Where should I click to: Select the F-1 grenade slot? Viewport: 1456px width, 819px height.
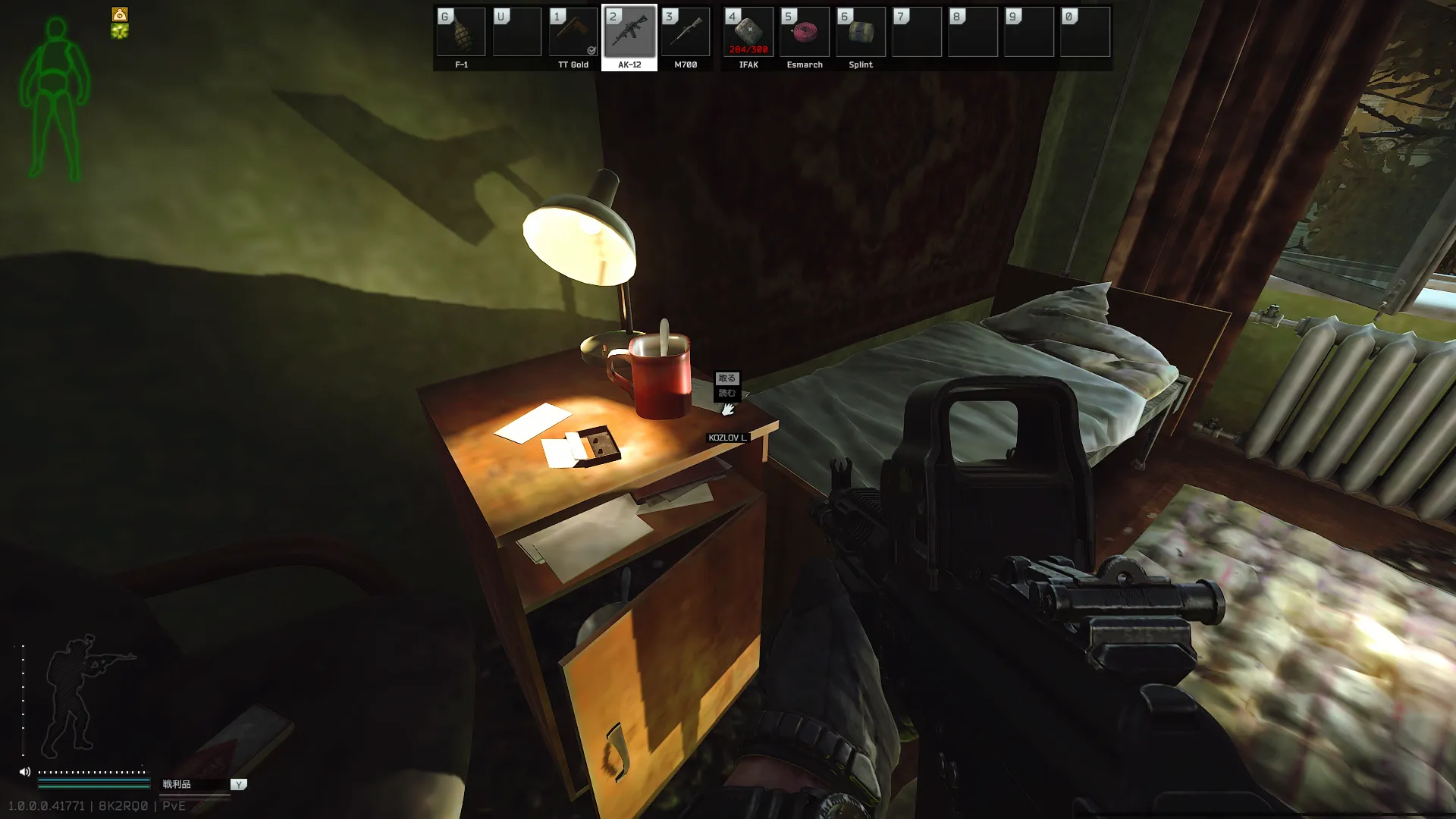click(x=461, y=33)
